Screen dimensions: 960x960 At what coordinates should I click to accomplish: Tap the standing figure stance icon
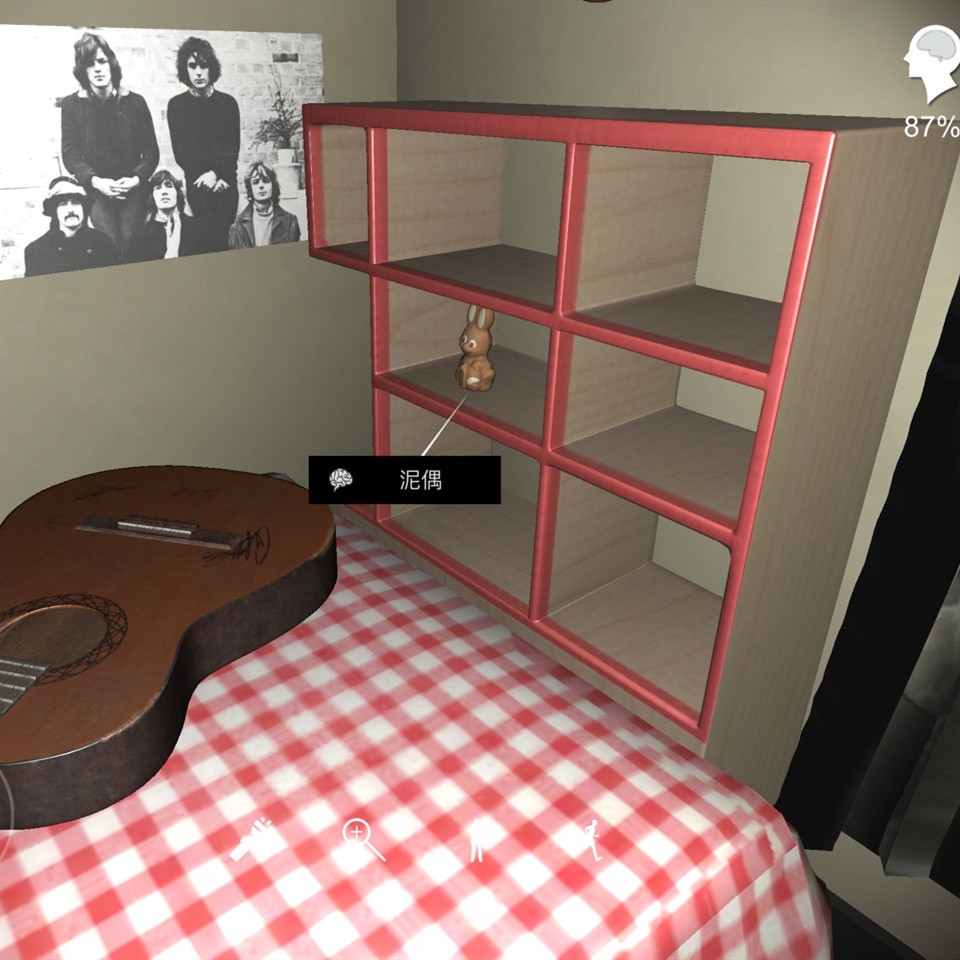coord(478,841)
